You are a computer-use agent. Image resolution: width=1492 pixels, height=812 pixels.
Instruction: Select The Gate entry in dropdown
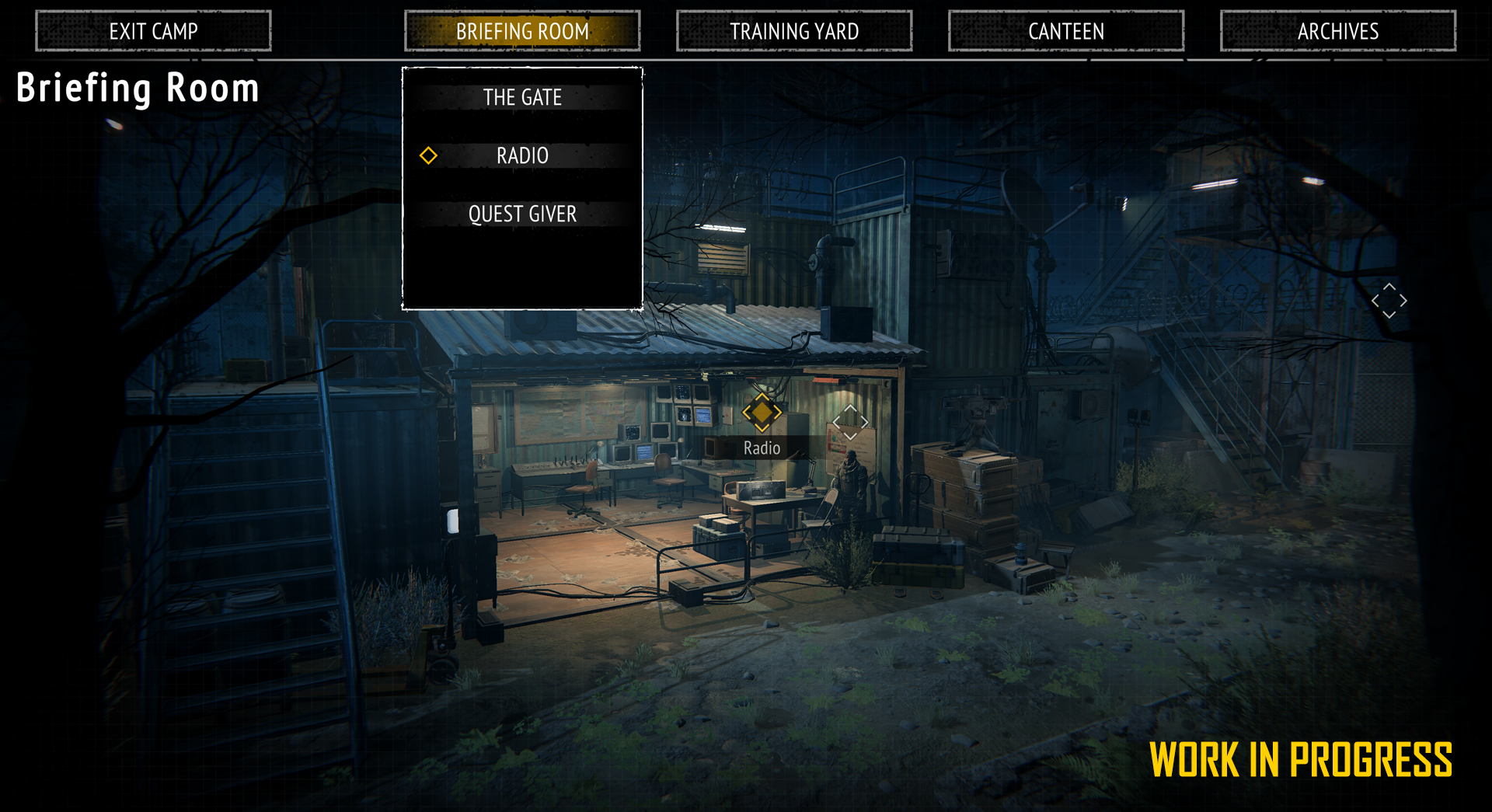(x=522, y=97)
